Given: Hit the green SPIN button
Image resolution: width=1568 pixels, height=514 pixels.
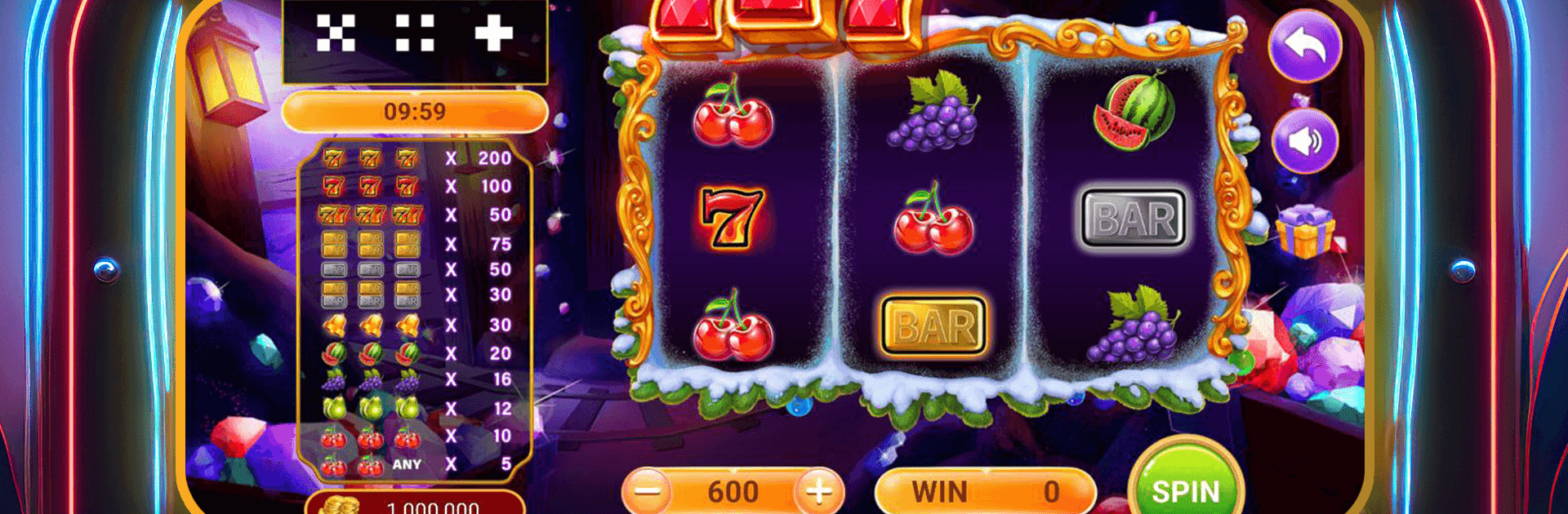Looking at the screenshot, I should point(1186,485).
